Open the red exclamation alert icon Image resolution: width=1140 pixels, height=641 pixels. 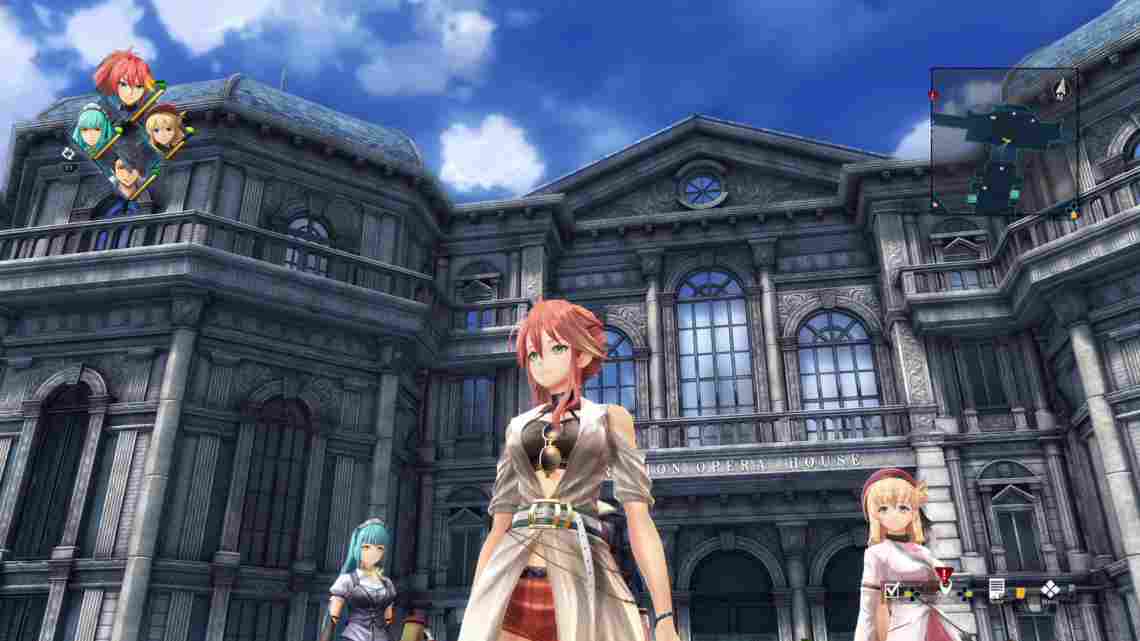(x=944, y=574)
